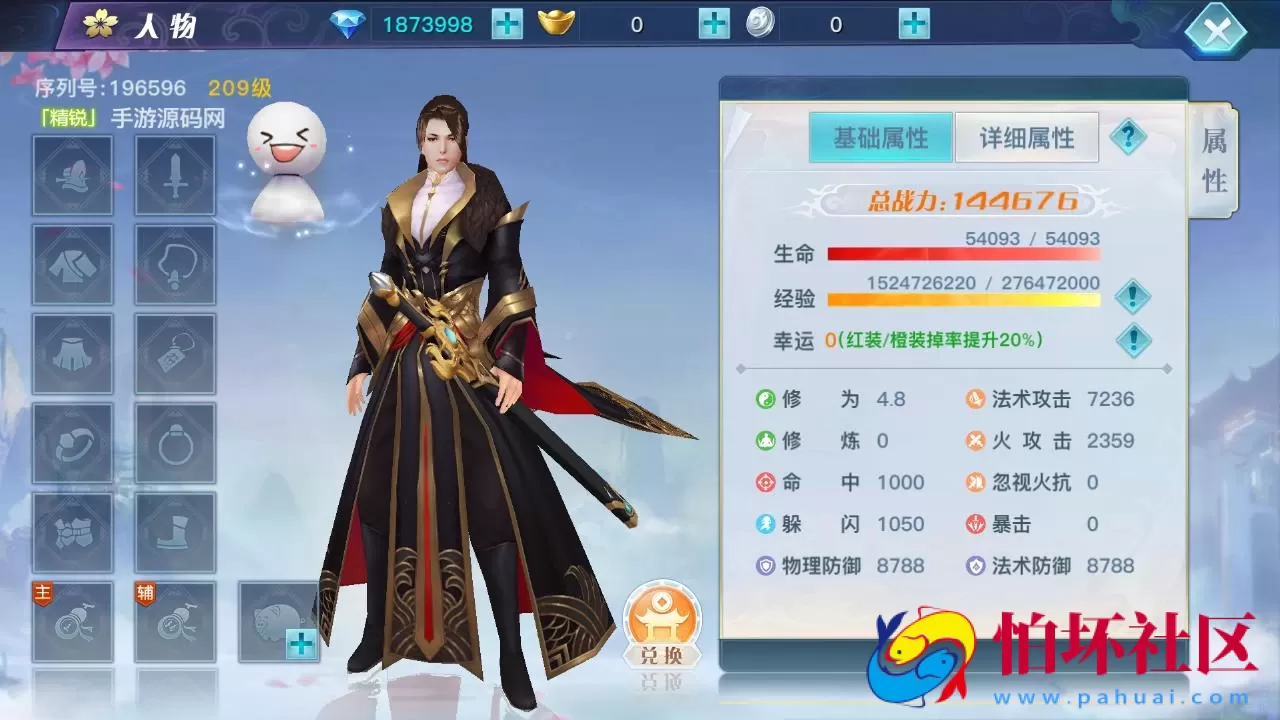
Task: Select the necklace equipment slot
Action: (x=176, y=263)
